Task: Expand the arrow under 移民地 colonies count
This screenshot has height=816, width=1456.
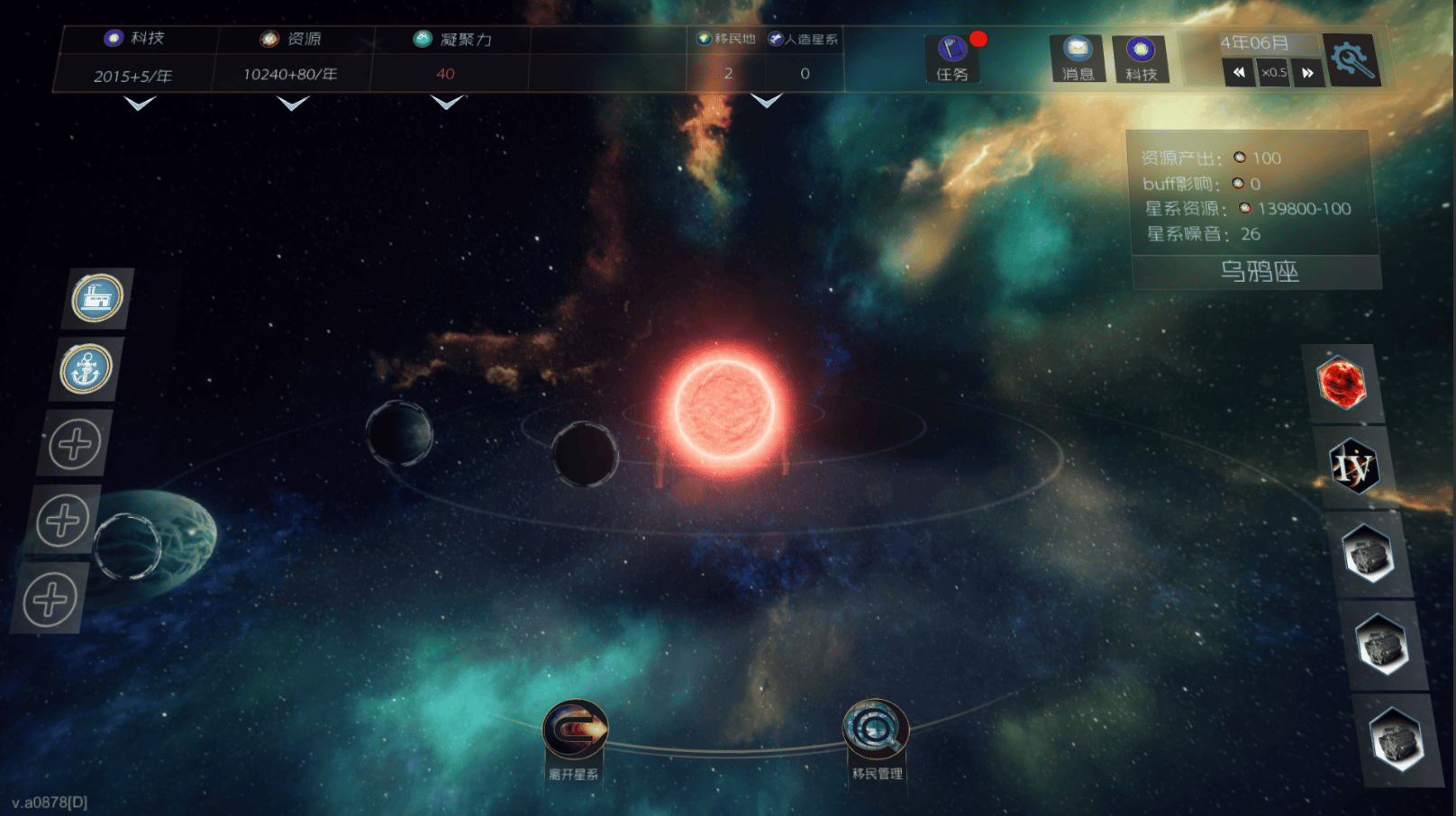Action: click(766, 102)
